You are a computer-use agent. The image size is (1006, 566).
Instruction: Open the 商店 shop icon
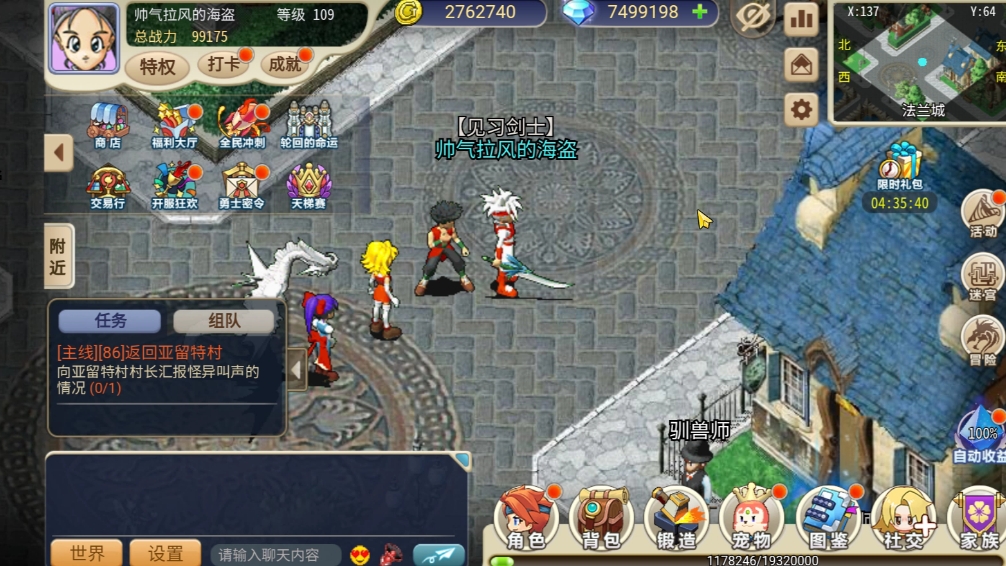pyautogui.click(x=108, y=125)
